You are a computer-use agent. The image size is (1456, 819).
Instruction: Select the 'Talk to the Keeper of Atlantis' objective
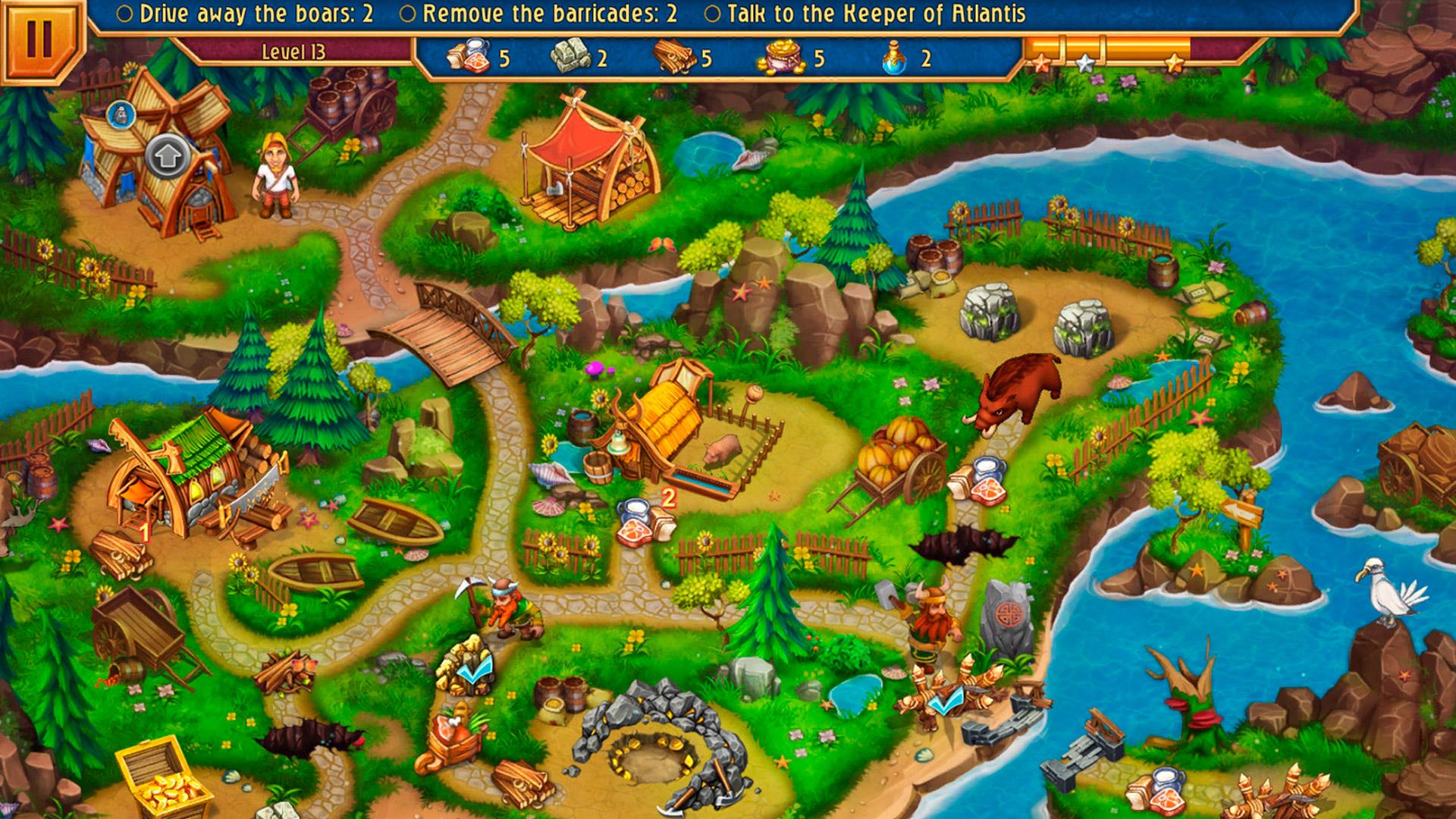865,14
